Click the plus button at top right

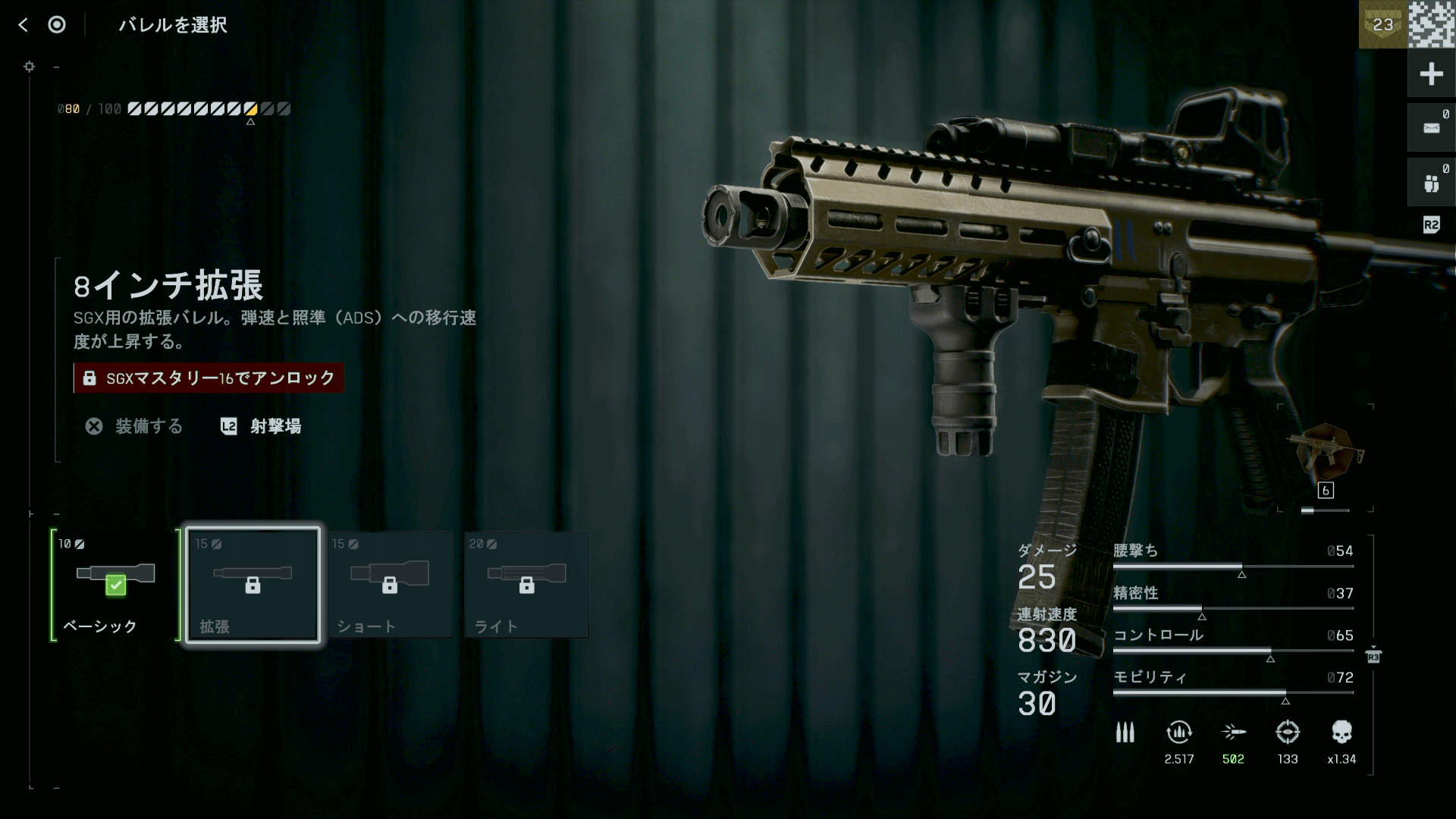[x=1431, y=74]
